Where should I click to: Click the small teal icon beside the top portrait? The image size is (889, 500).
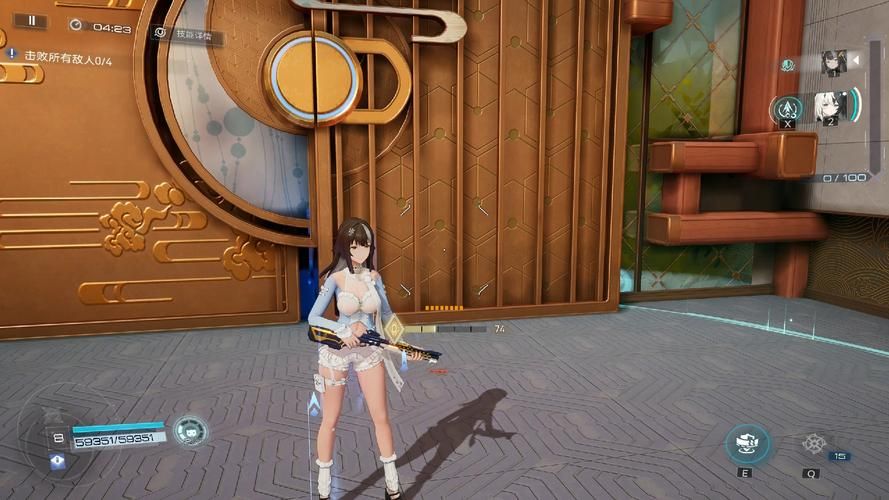point(788,65)
